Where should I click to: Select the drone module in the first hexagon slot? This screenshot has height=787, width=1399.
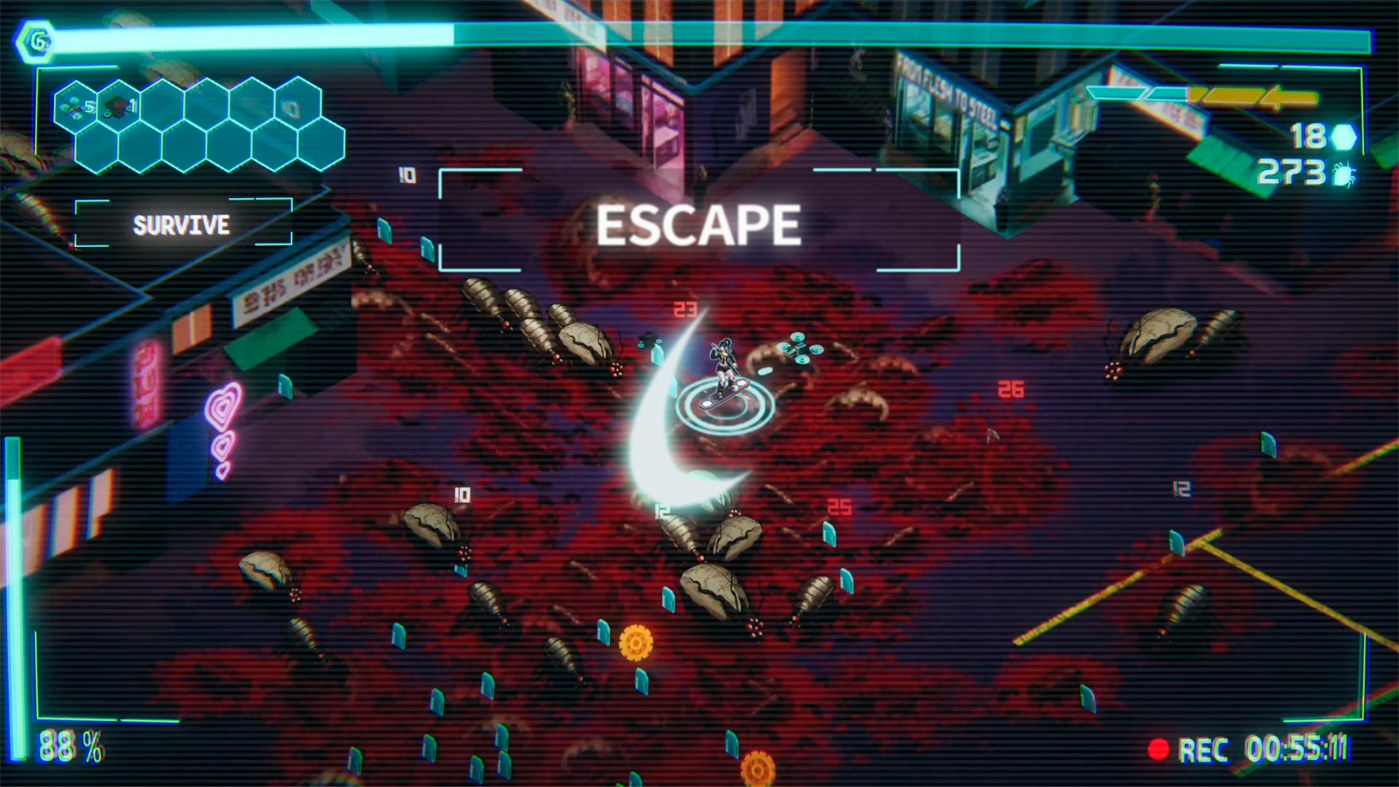[x=76, y=104]
